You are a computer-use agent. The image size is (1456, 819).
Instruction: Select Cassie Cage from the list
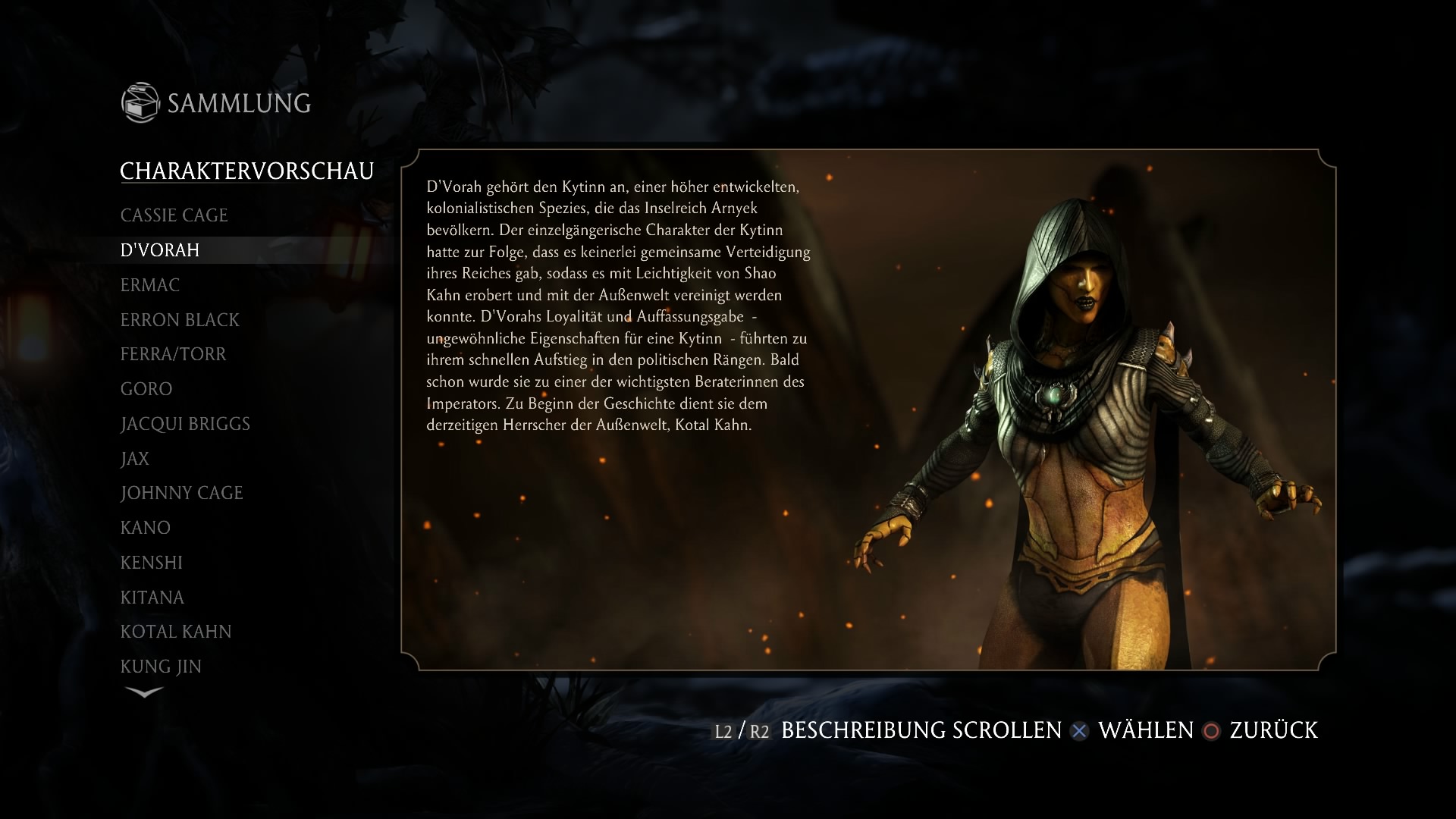174,215
